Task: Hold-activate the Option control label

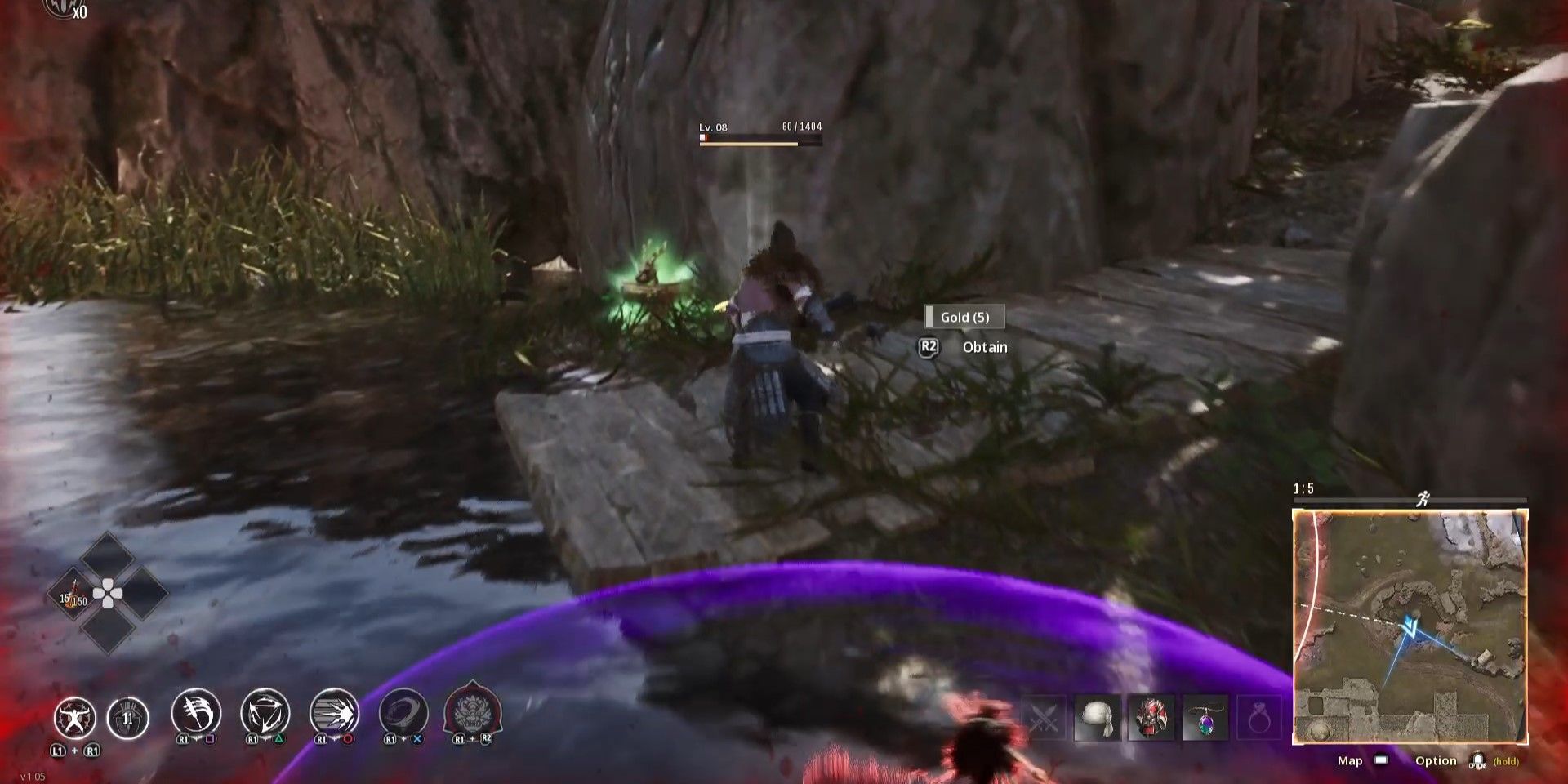Action: tap(1437, 760)
